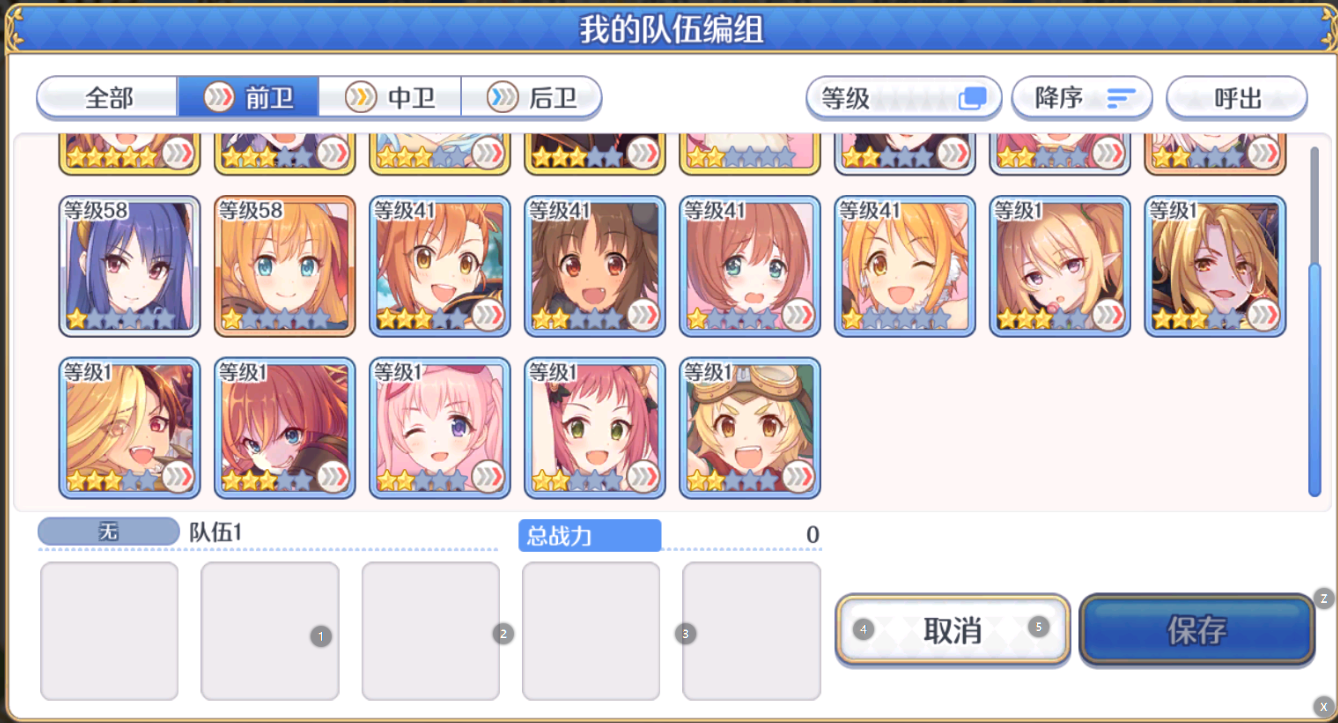This screenshot has width=1338, height=723.
Task: Click the first empty team slot
Action: (109, 630)
